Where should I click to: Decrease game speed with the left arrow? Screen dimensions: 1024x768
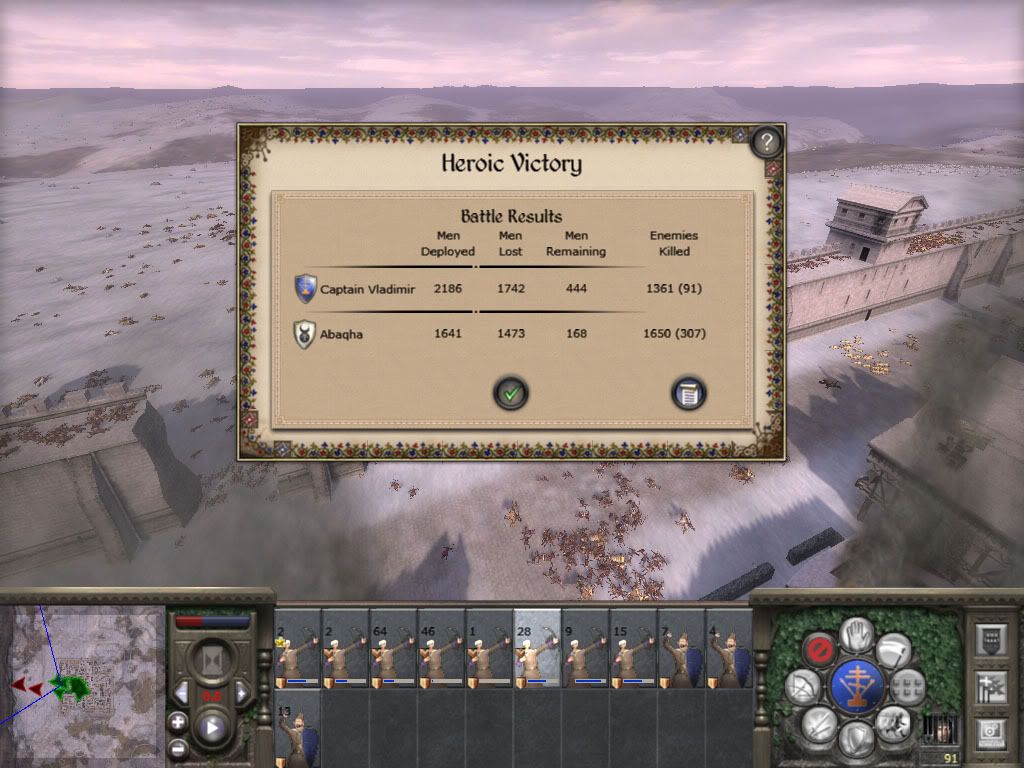click(181, 692)
